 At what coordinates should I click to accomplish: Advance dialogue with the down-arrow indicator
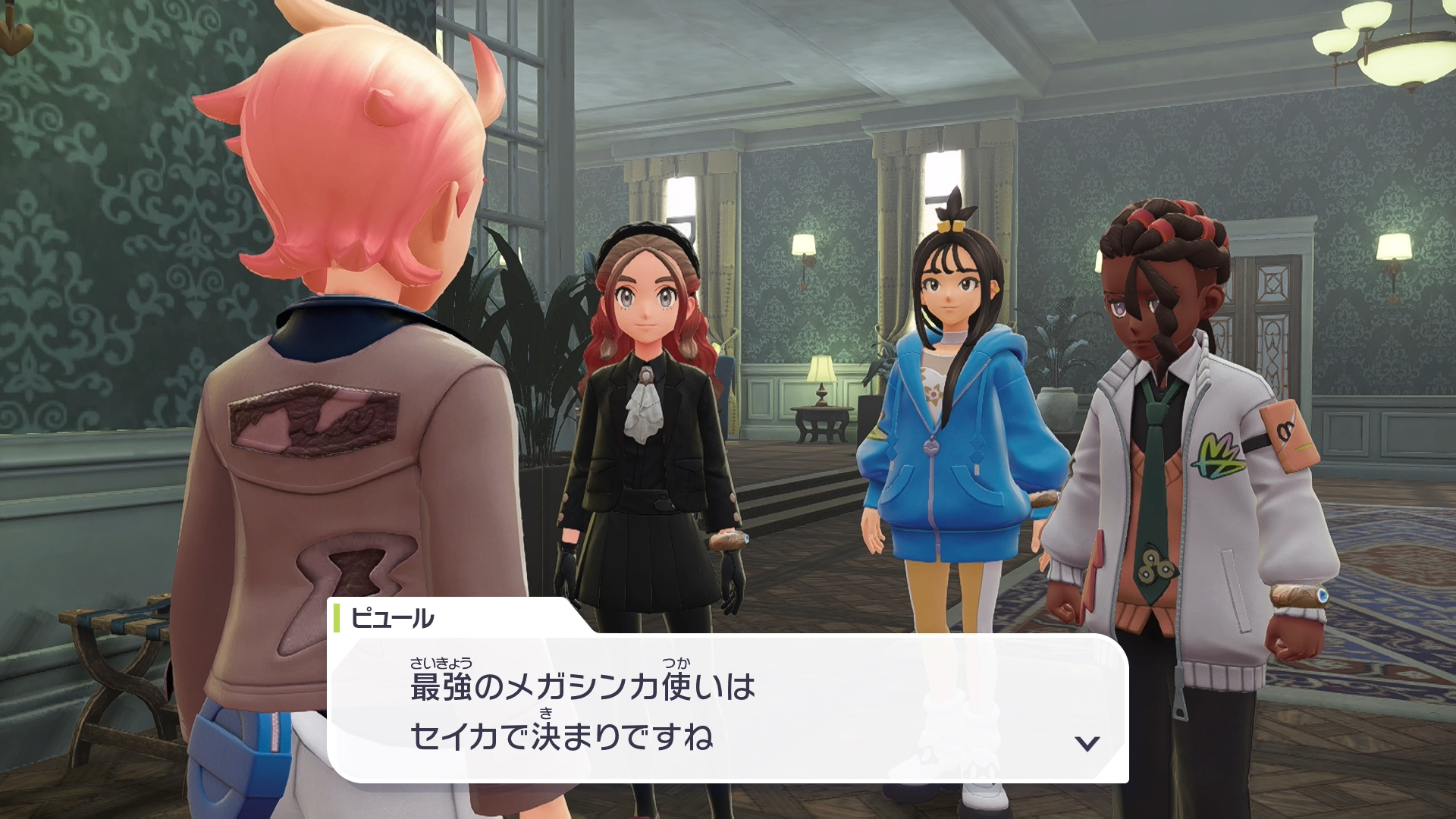(x=1087, y=743)
